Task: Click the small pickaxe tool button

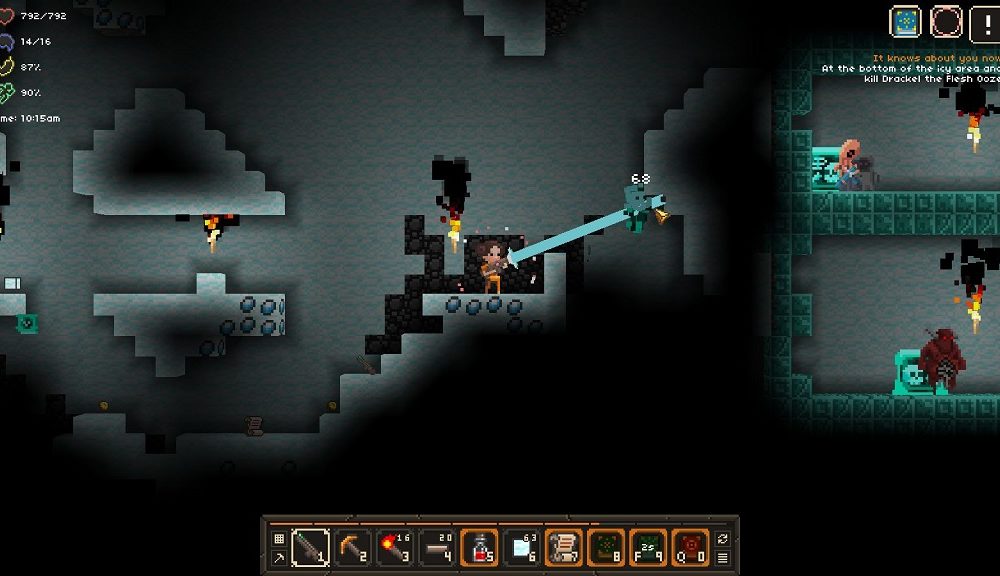Action: (x=279, y=557)
